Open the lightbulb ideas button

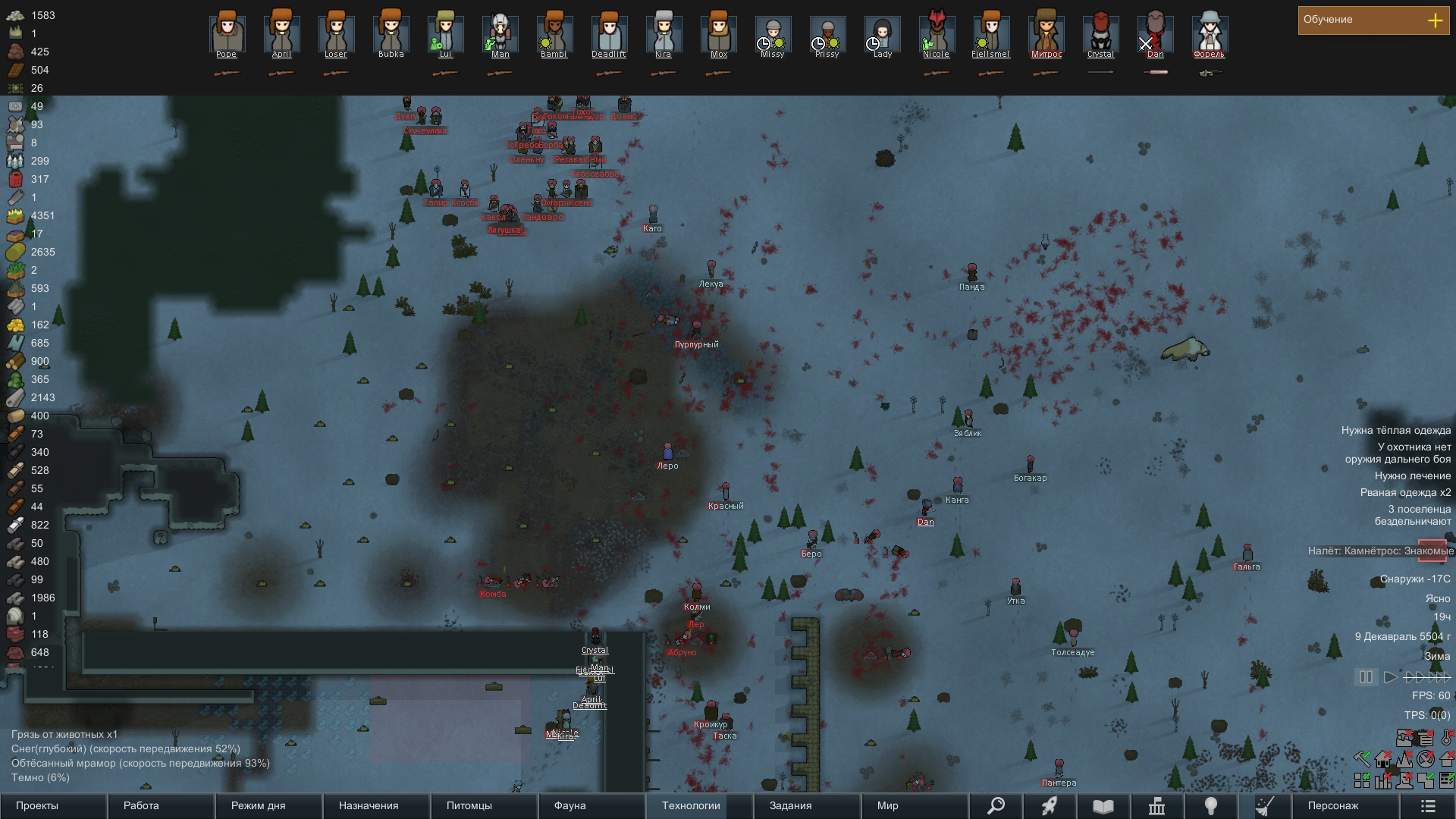tap(1211, 805)
